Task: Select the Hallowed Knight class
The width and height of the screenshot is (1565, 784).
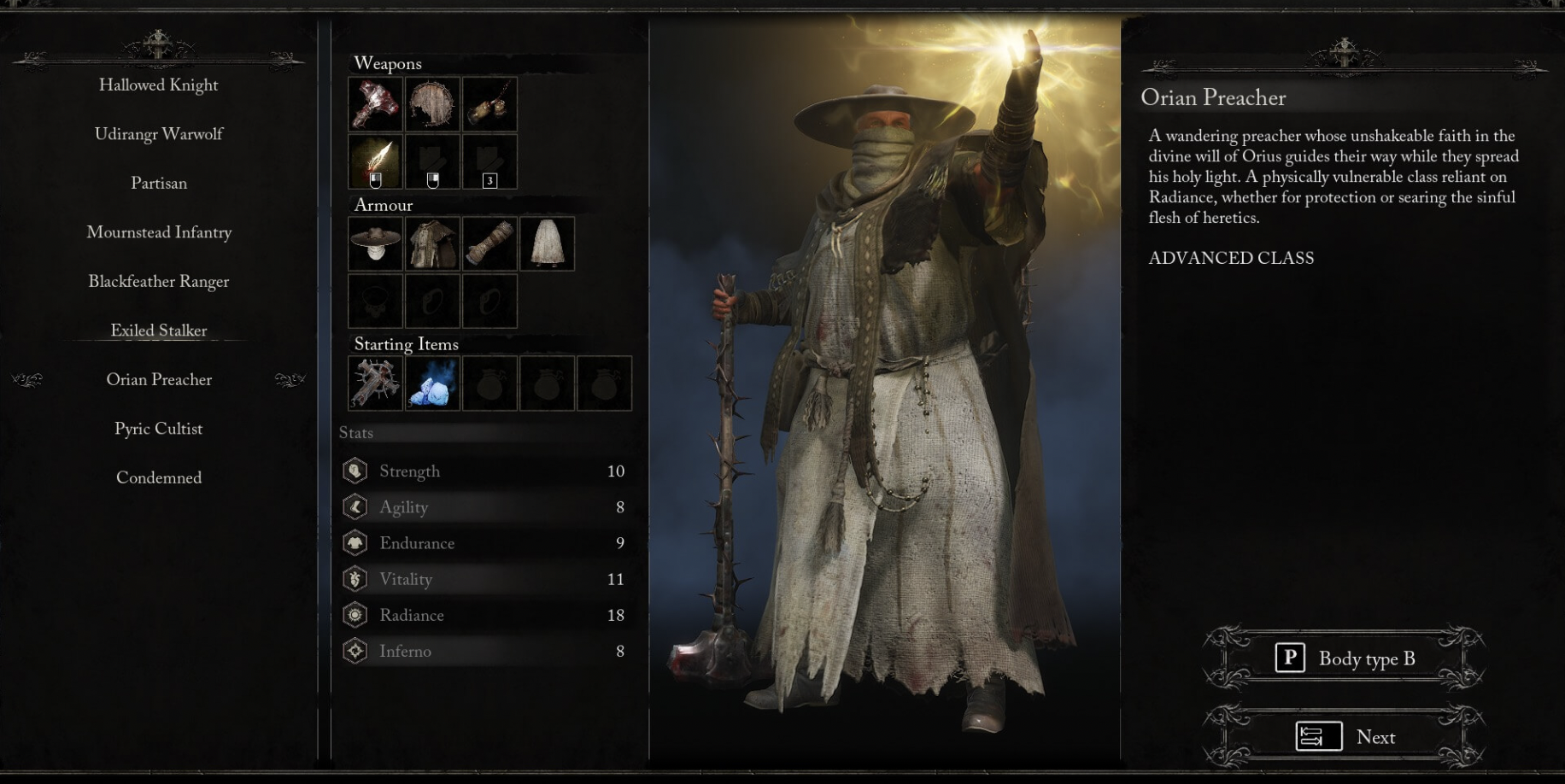Action: point(158,85)
